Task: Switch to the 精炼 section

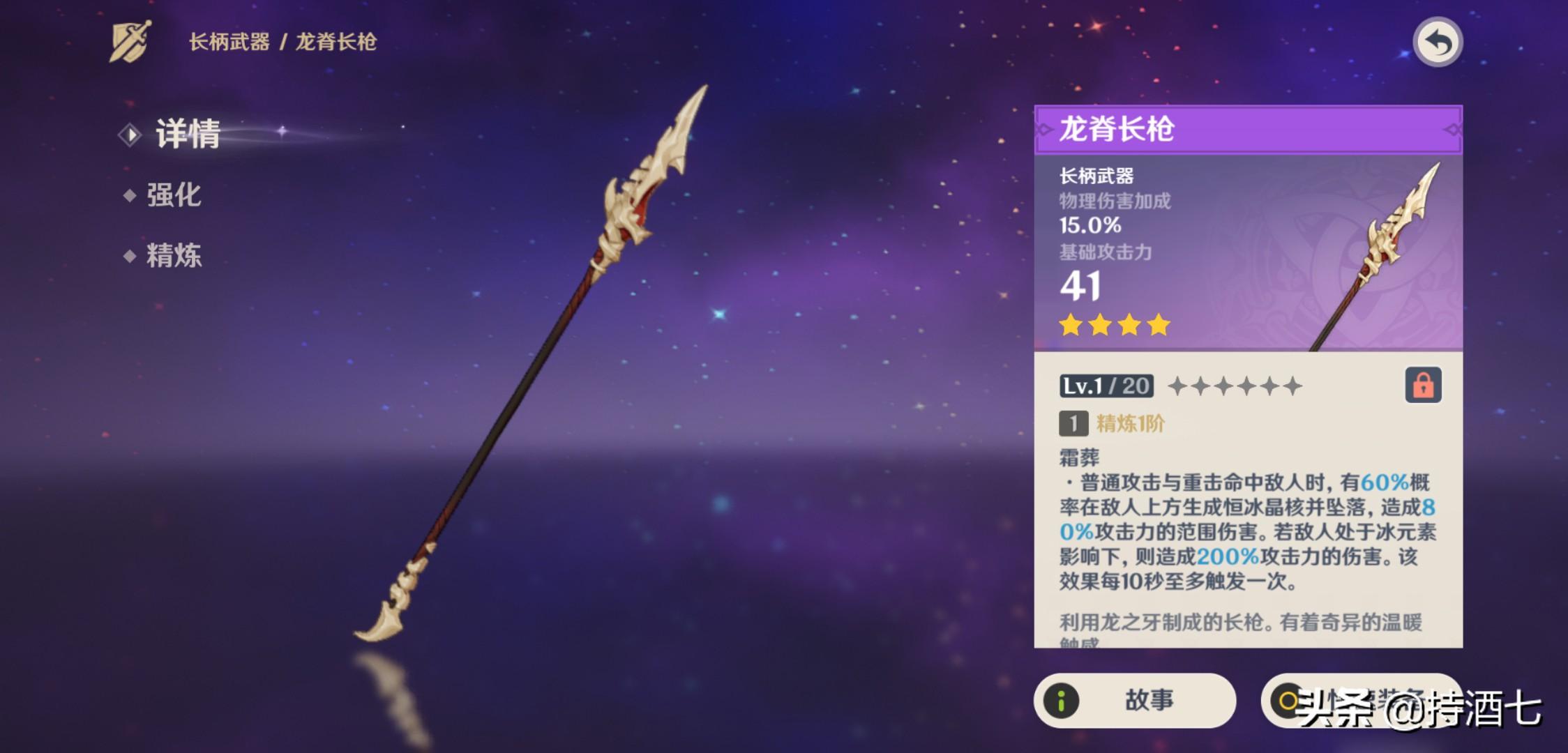Action: click(x=174, y=257)
